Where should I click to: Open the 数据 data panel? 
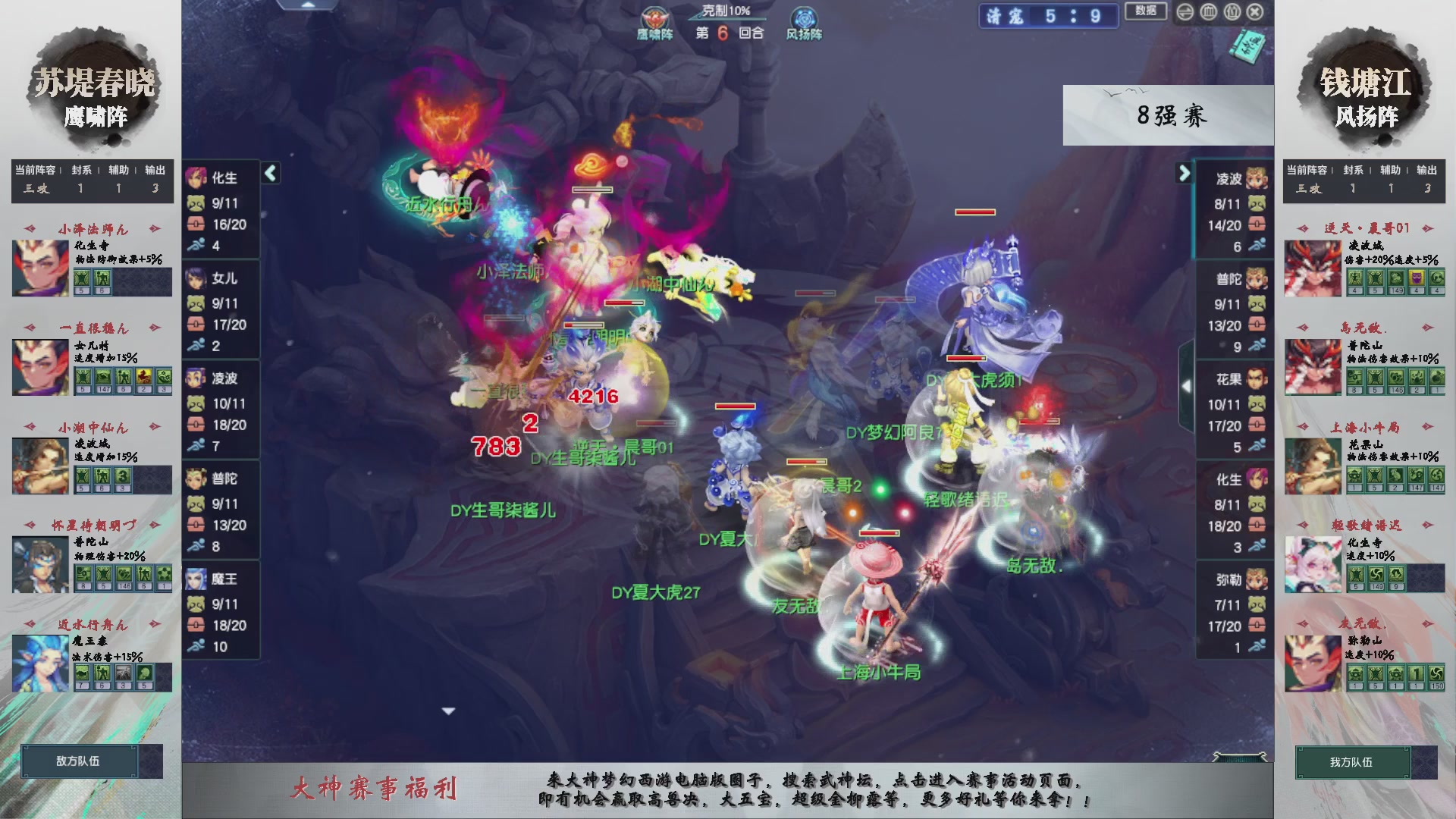coord(1146,13)
